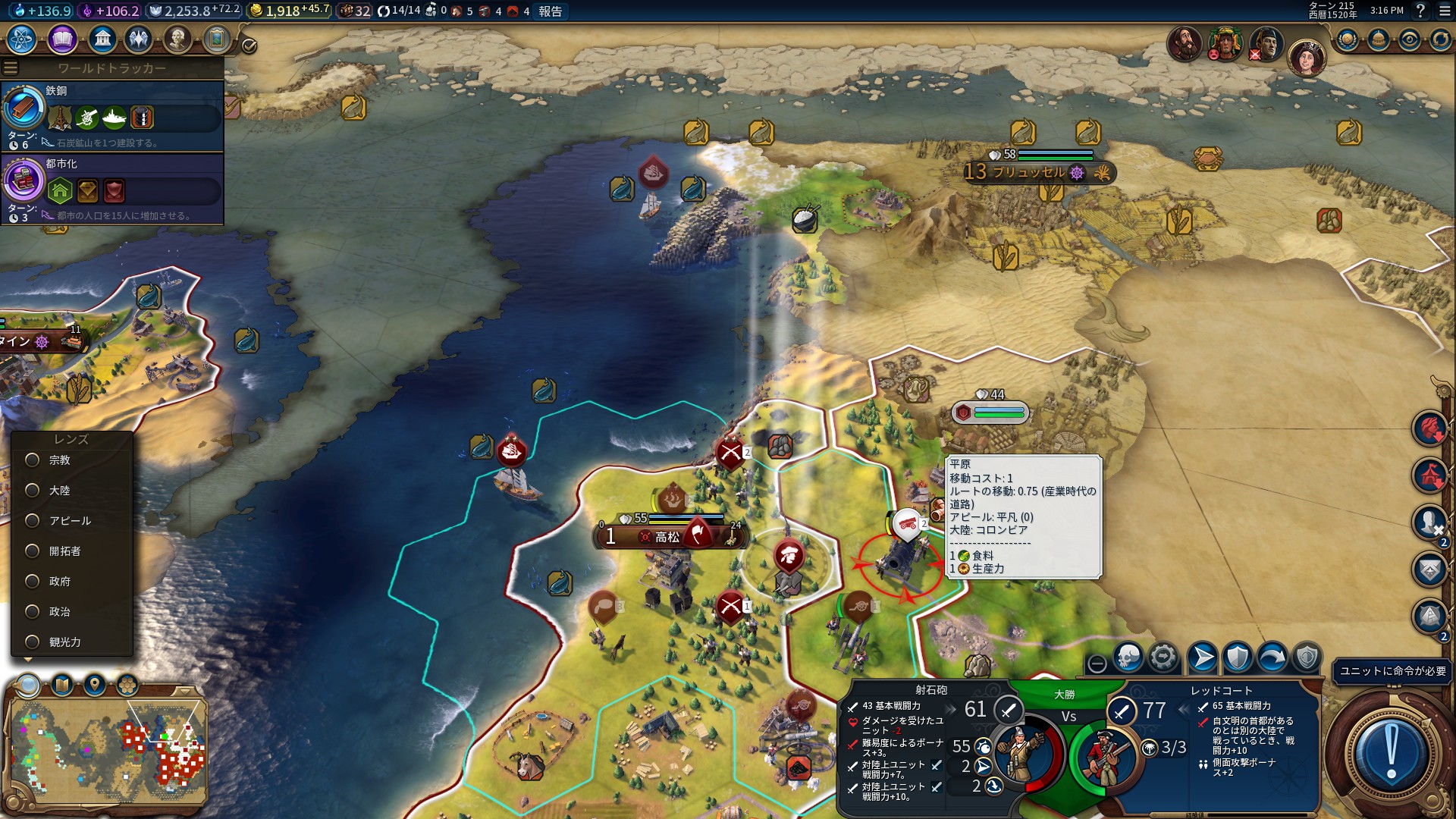1456x819 pixels.
Task: Open the world rankings laurel globe button
Action: (1348, 39)
